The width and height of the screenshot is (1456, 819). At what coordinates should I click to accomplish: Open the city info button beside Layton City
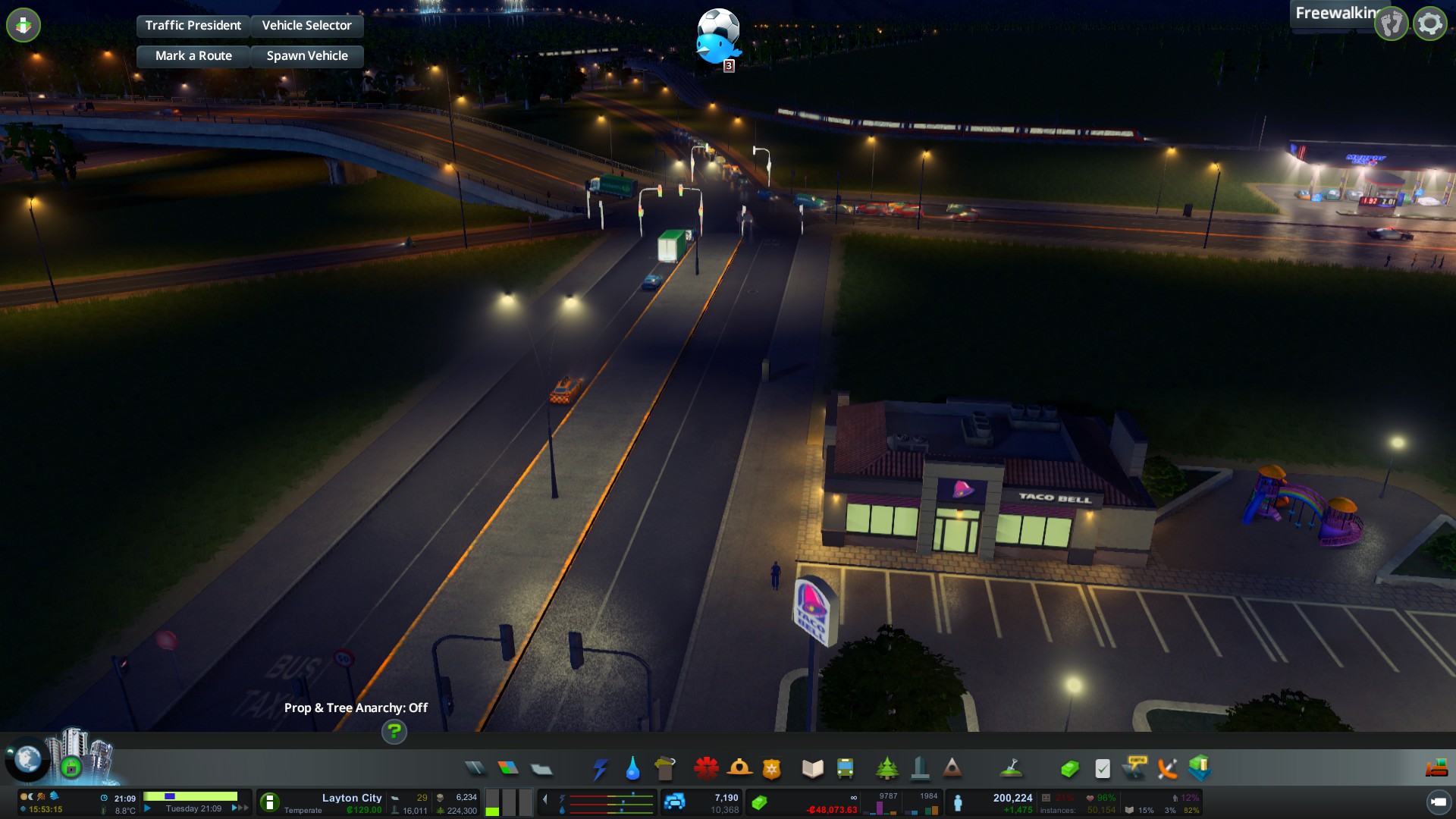pyautogui.click(x=269, y=802)
